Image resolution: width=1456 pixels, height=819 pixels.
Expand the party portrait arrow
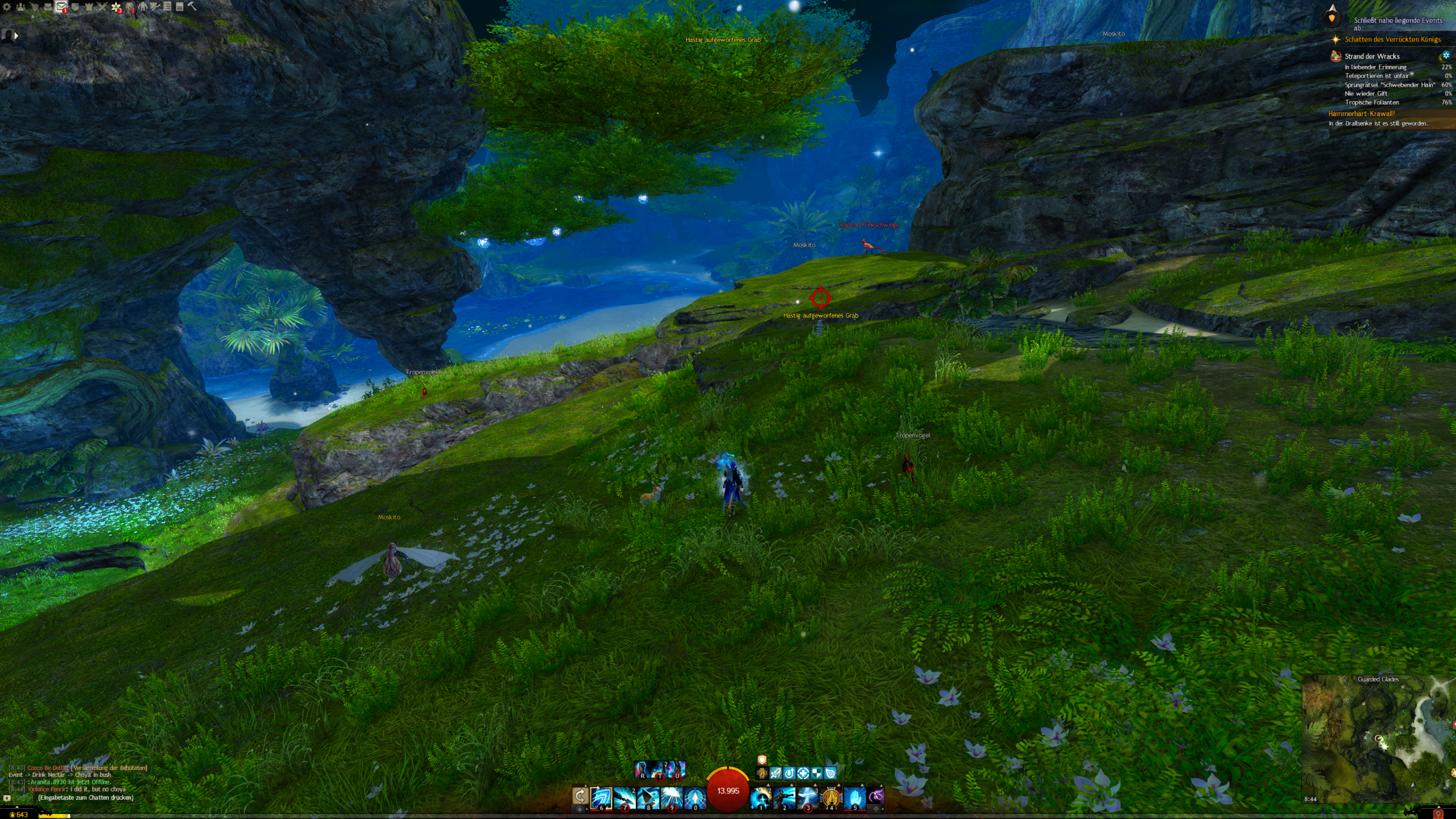16,35
